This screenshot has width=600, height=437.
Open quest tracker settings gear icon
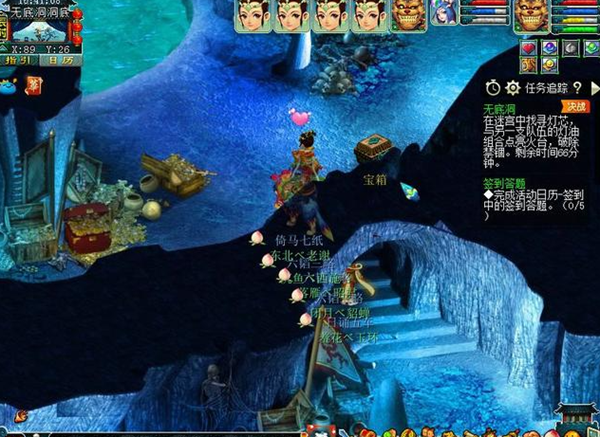click(x=513, y=88)
